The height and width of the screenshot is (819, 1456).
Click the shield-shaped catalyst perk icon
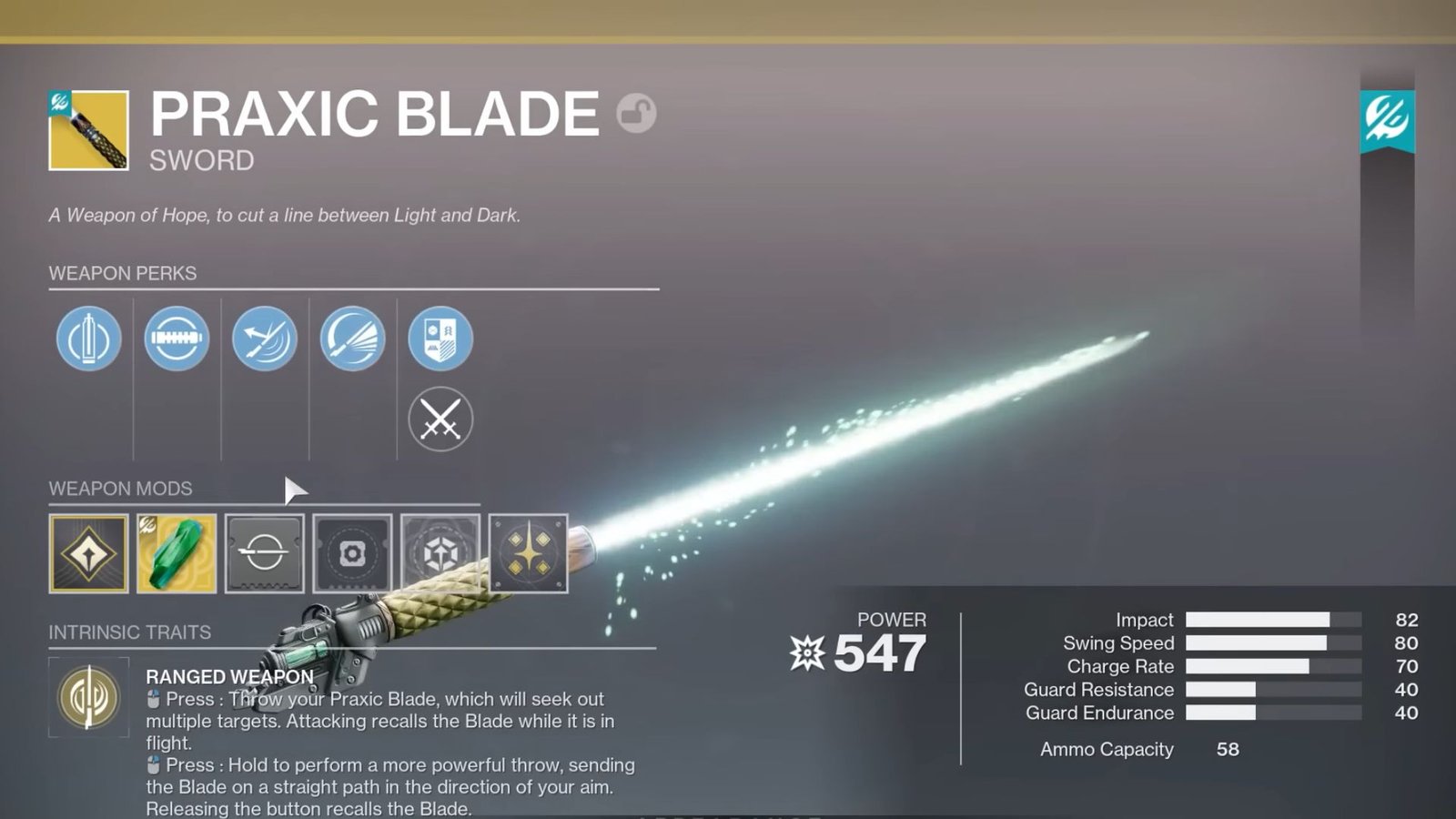click(440, 339)
